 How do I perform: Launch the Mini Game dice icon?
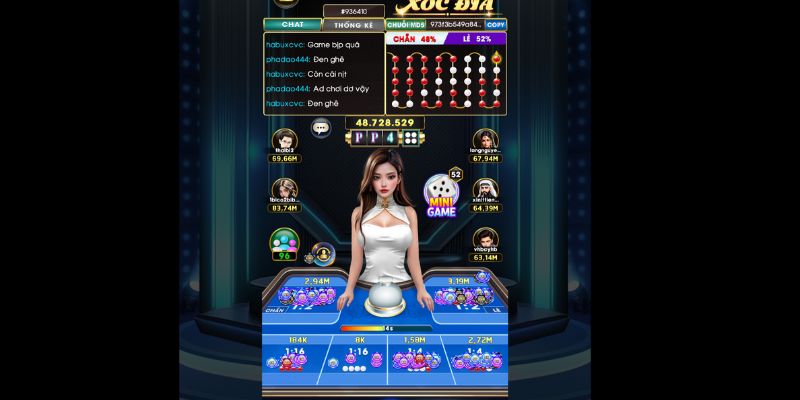point(441,195)
